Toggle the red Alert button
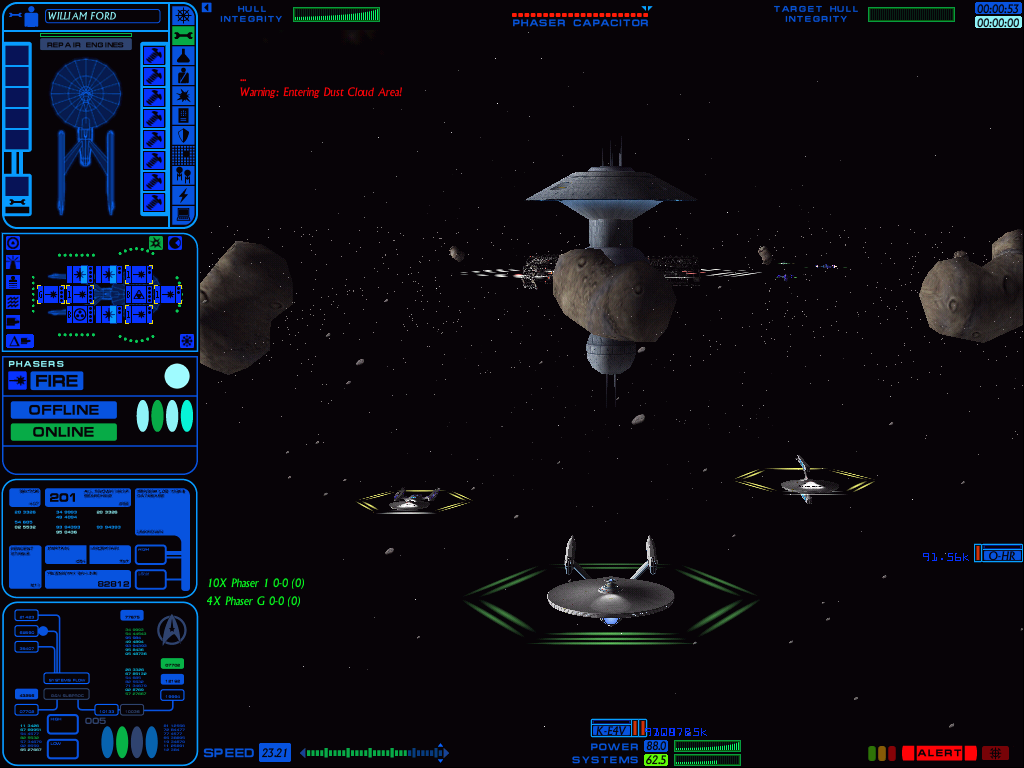The height and width of the screenshot is (768, 1024). point(939,753)
